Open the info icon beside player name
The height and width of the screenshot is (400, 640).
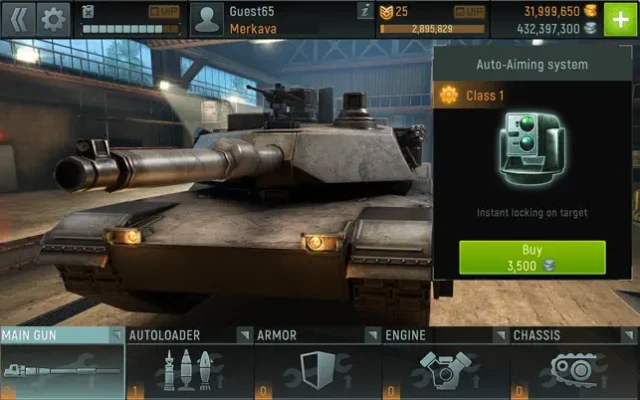click(x=365, y=11)
